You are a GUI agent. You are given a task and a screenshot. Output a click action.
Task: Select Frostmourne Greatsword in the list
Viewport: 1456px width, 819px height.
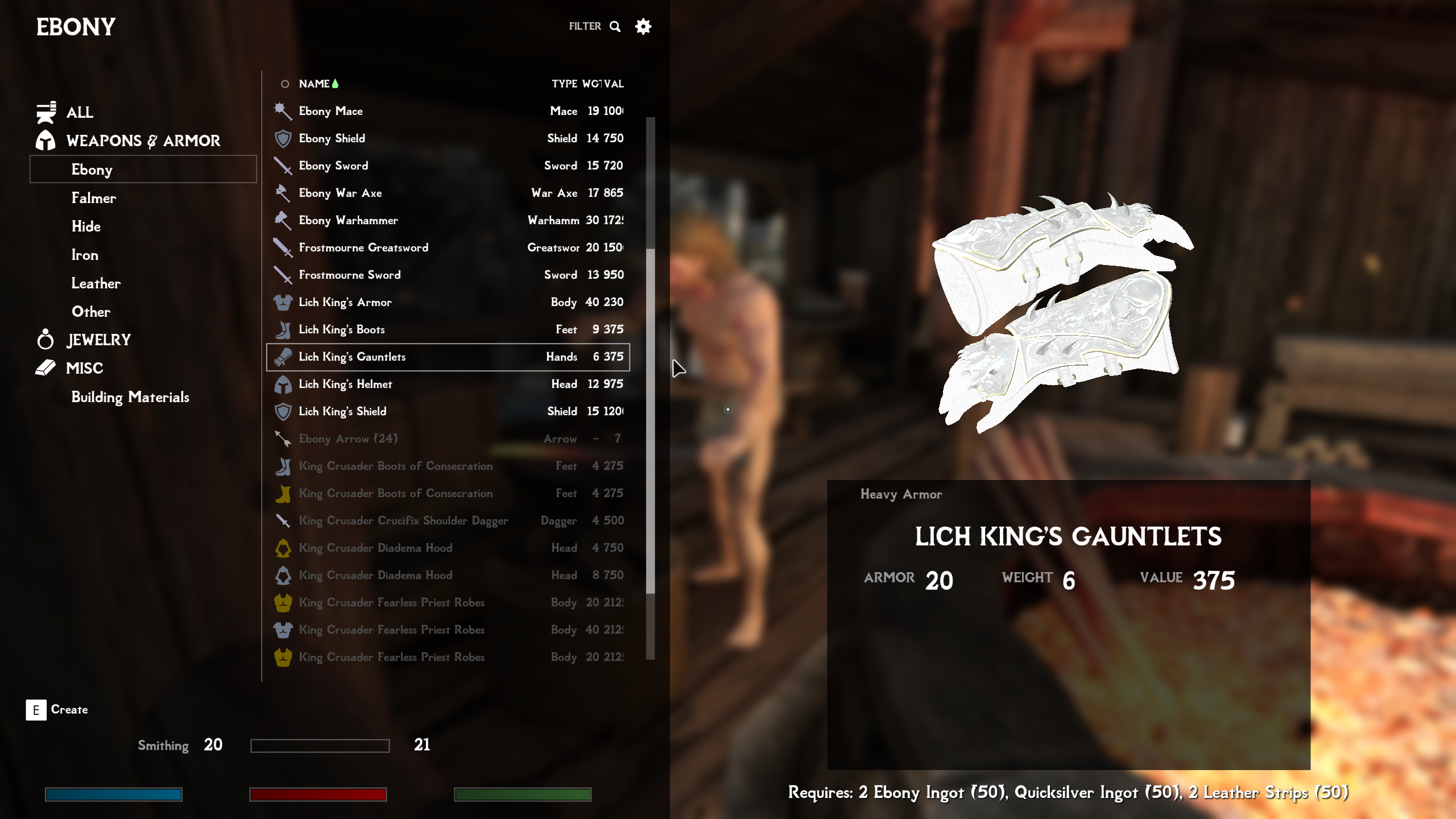[x=363, y=247]
